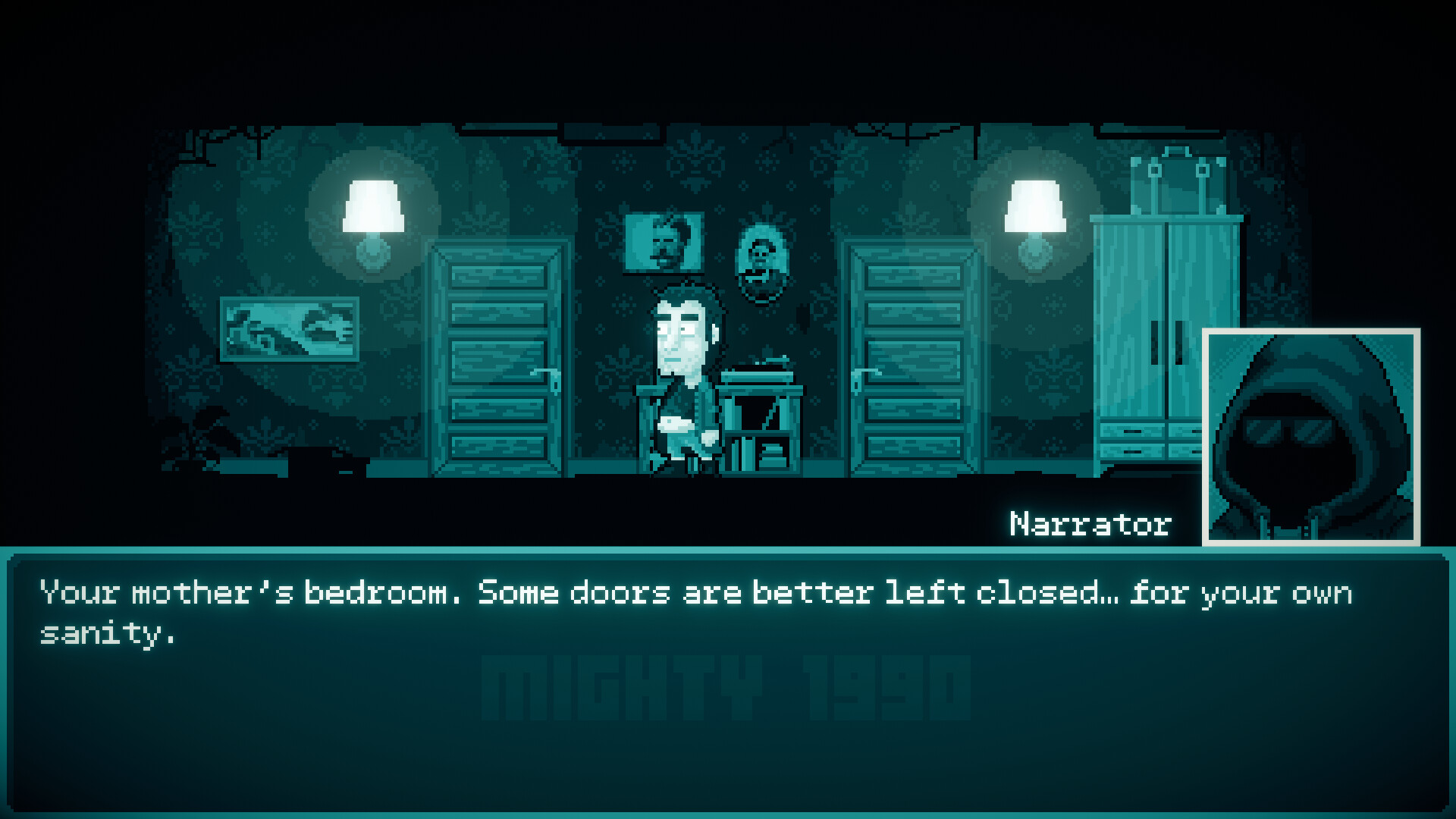The width and height of the screenshot is (1456, 819).
Task: Click the Narrator name label
Action: (x=1090, y=521)
